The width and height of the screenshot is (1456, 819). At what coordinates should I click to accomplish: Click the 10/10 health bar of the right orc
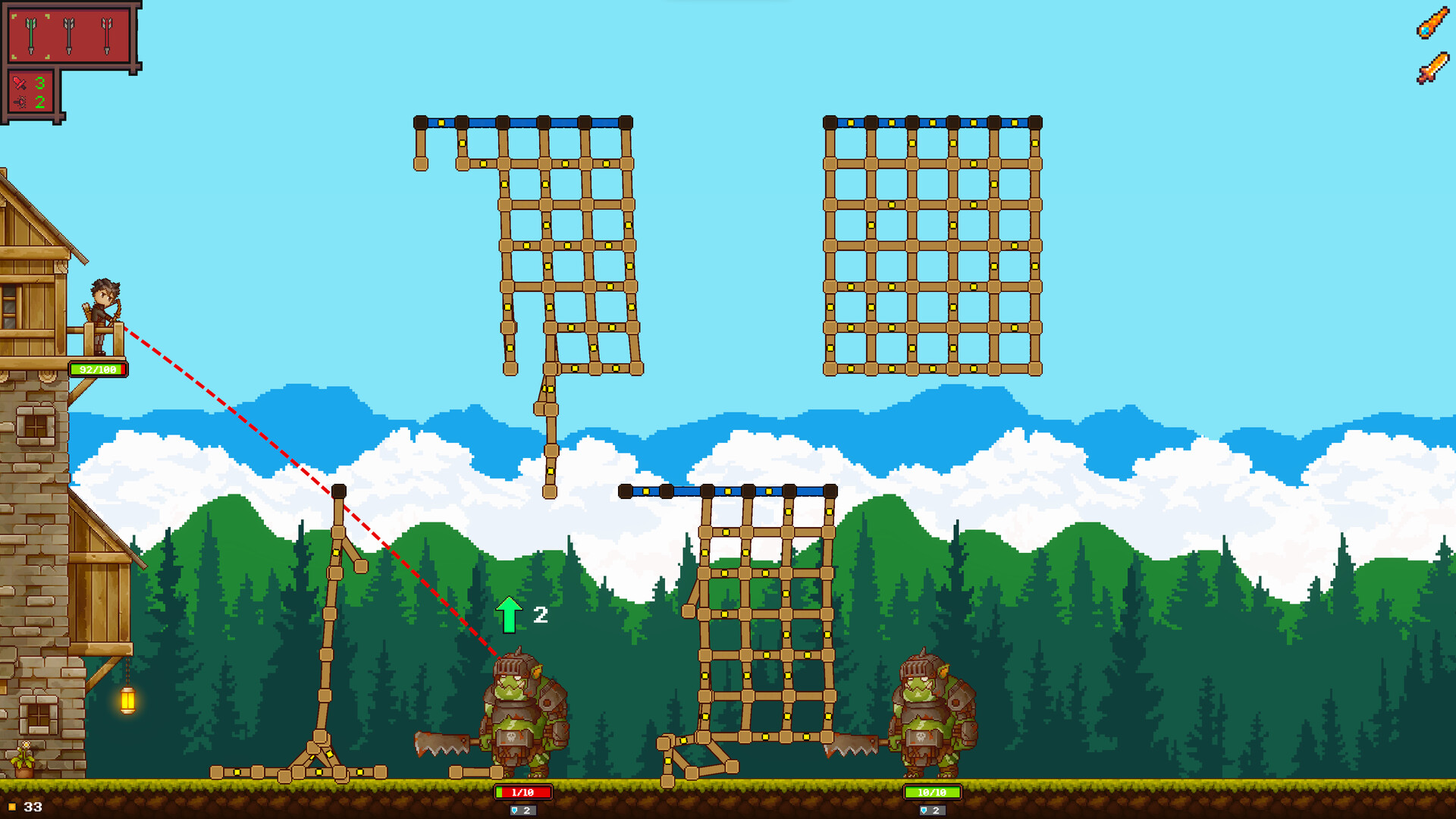(931, 790)
